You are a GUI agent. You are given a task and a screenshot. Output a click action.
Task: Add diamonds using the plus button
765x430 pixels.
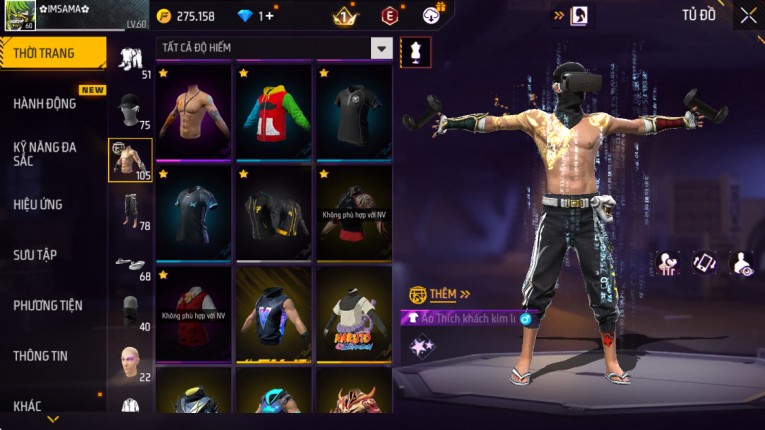[268, 16]
